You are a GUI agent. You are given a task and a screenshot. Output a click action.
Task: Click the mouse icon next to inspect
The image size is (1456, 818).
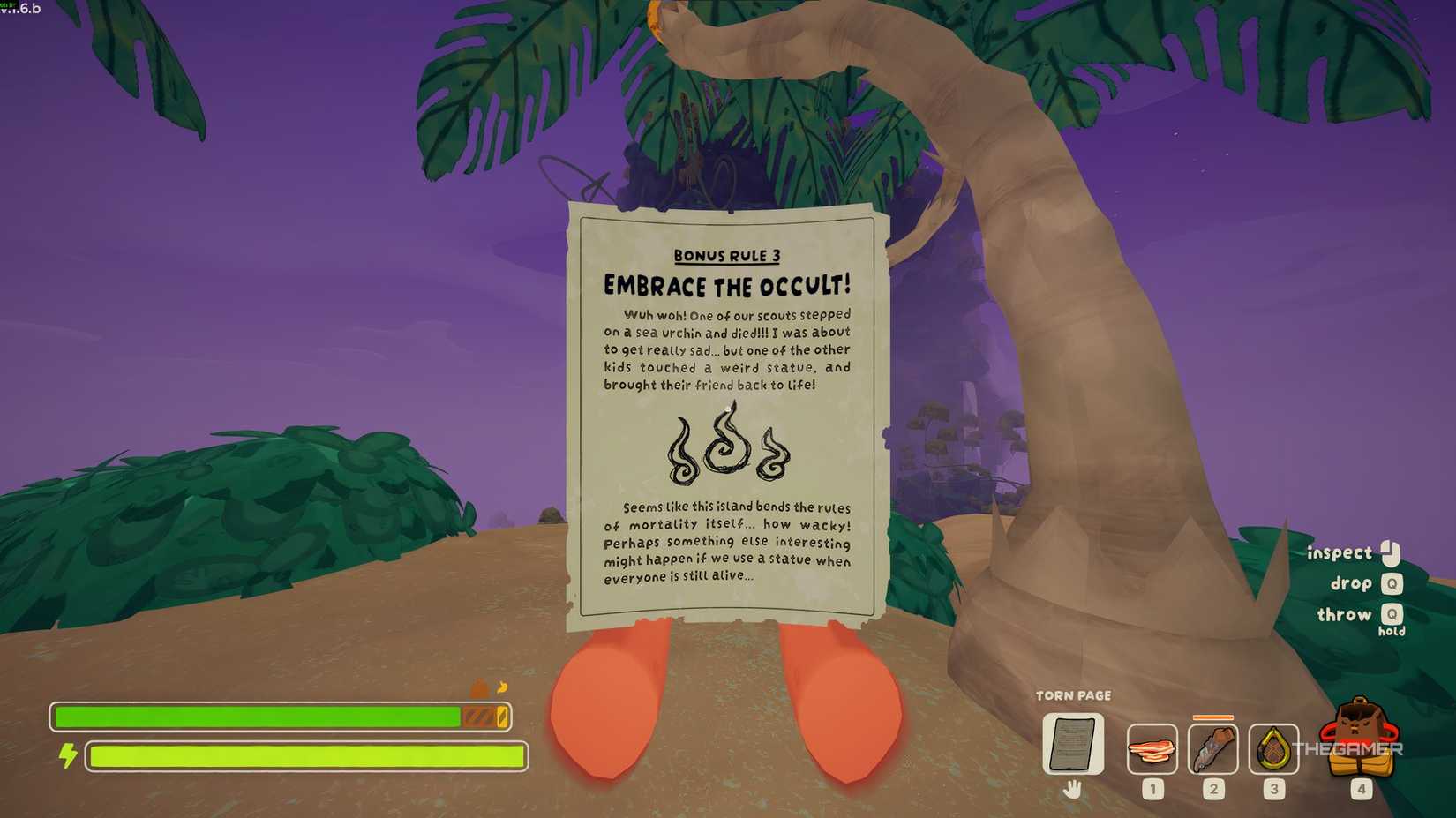click(x=1392, y=552)
